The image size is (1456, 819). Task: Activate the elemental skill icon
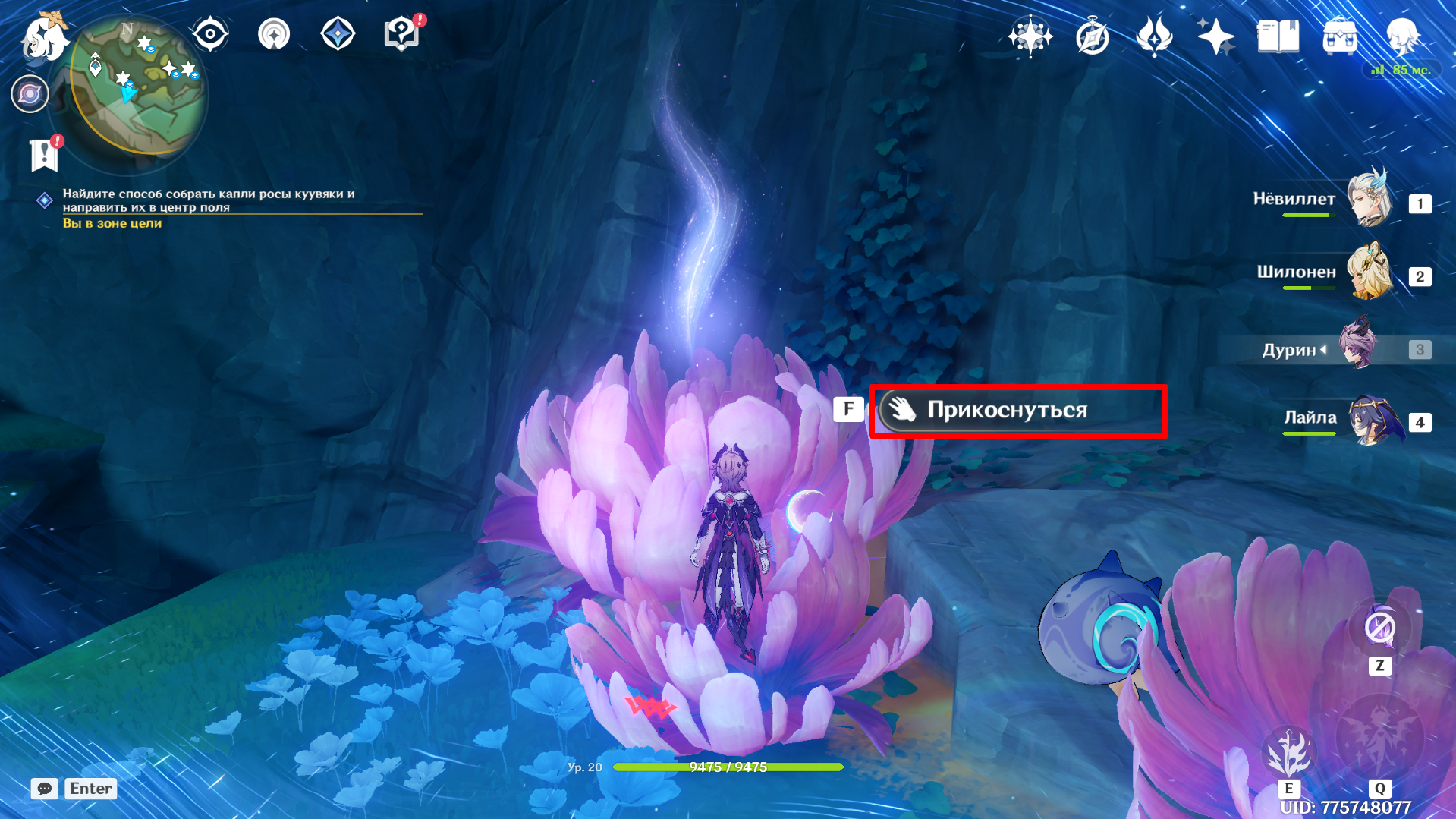1288,754
